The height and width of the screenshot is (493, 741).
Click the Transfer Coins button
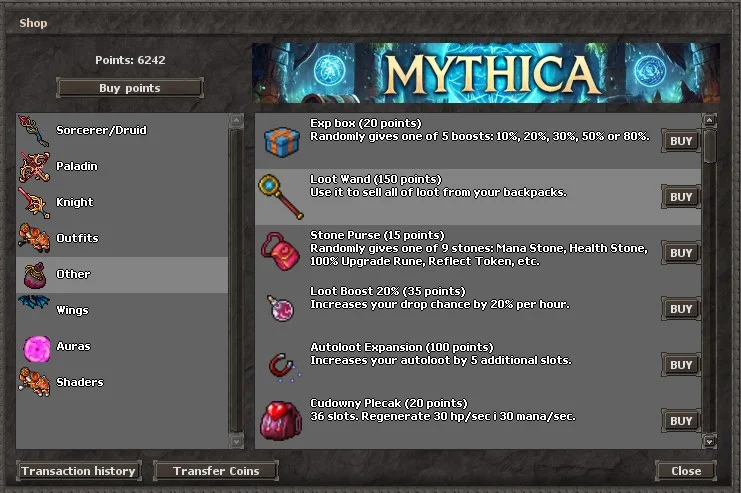tap(216, 471)
